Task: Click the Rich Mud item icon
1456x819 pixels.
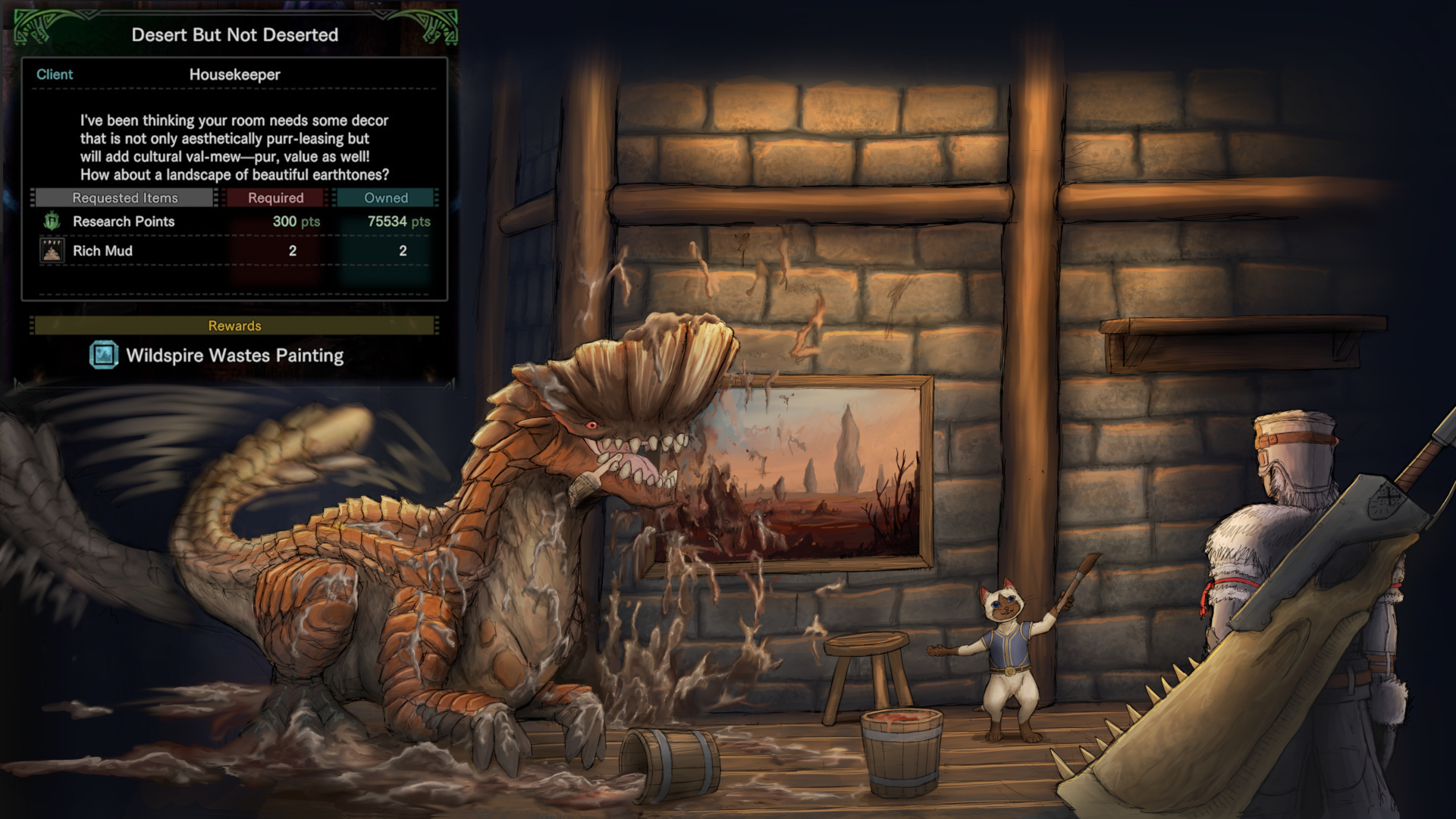Action: point(52,251)
